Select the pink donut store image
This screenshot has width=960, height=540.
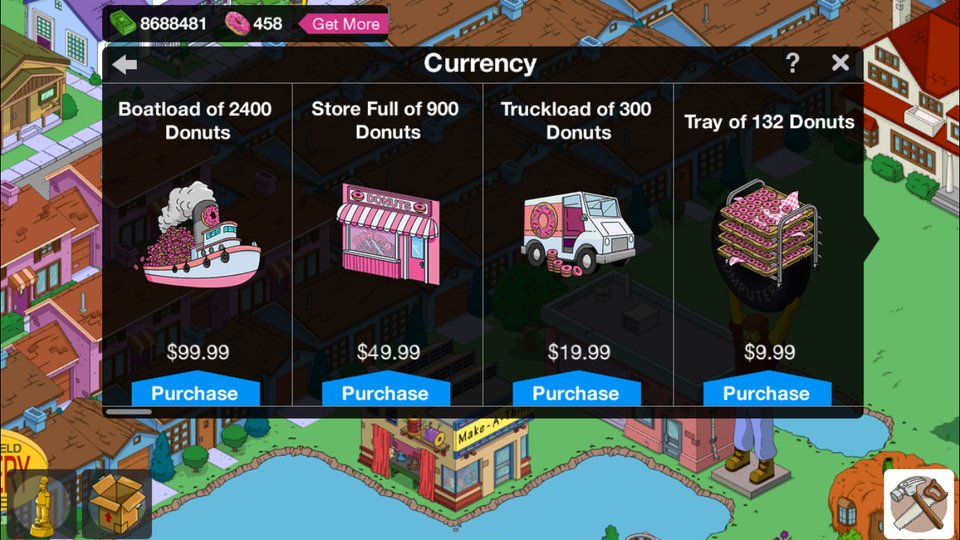tap(387, 230)
